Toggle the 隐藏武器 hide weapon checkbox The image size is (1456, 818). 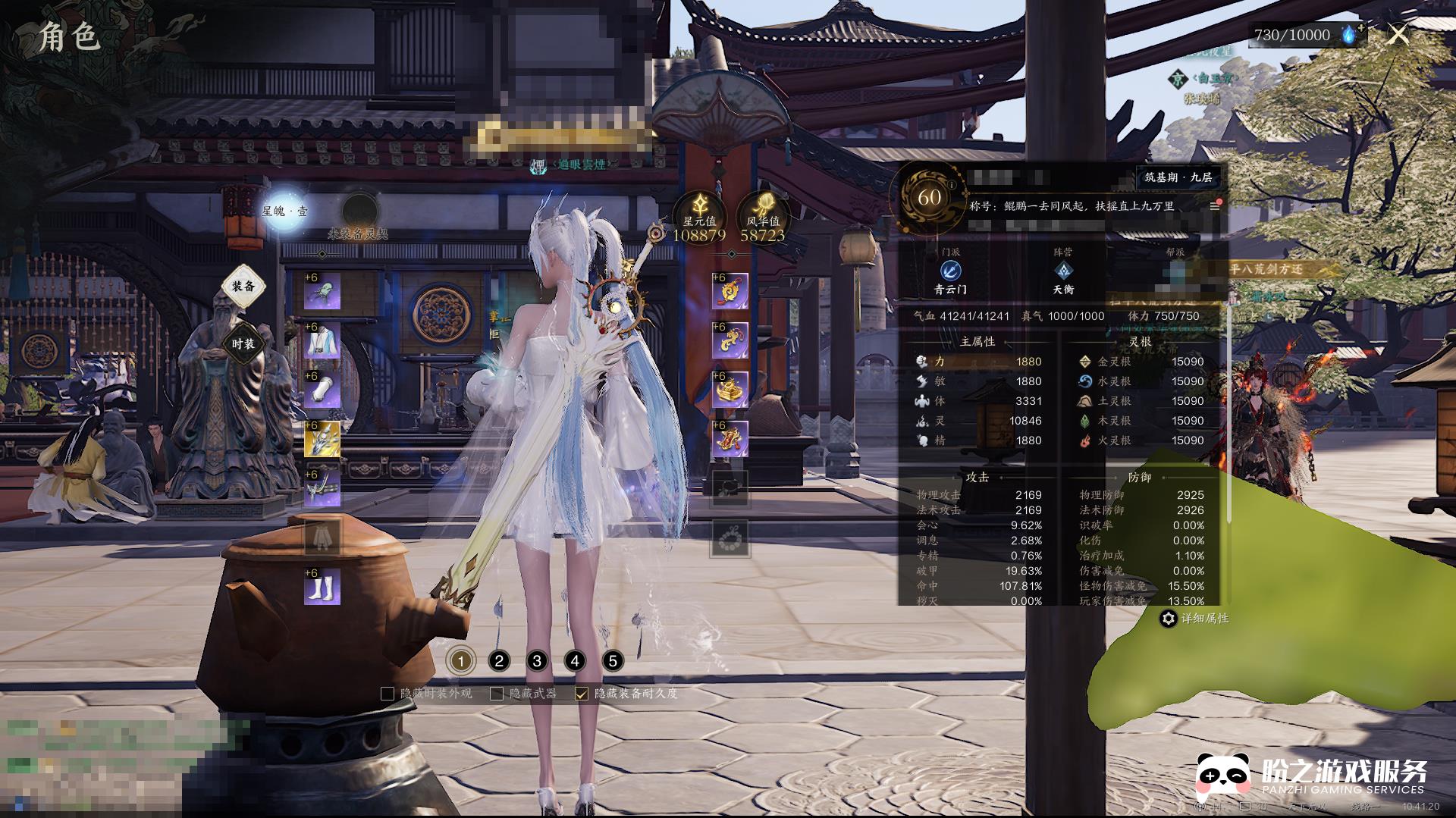point(497,694)
